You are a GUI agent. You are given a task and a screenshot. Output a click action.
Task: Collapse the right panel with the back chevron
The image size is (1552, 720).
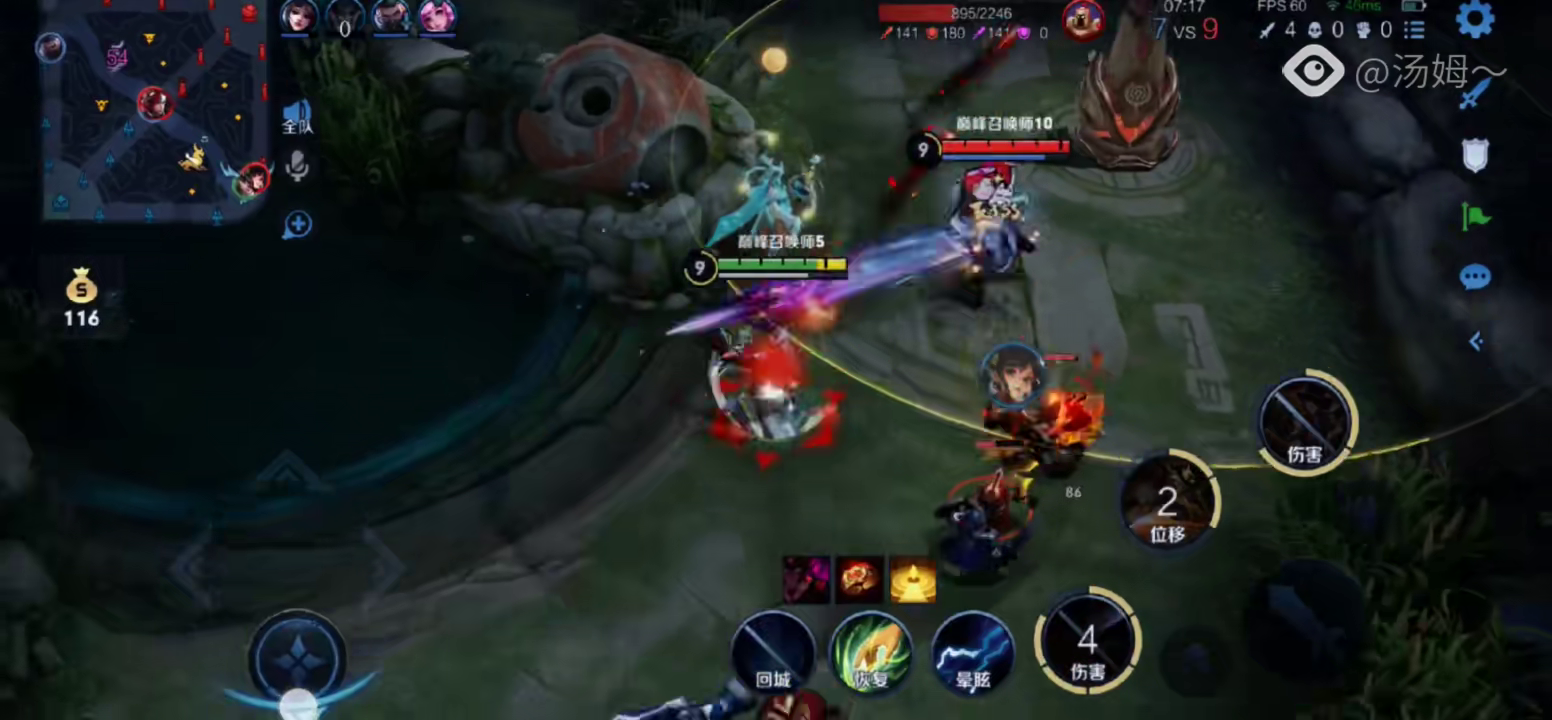pyautogui.click(x=1477, y=341)
